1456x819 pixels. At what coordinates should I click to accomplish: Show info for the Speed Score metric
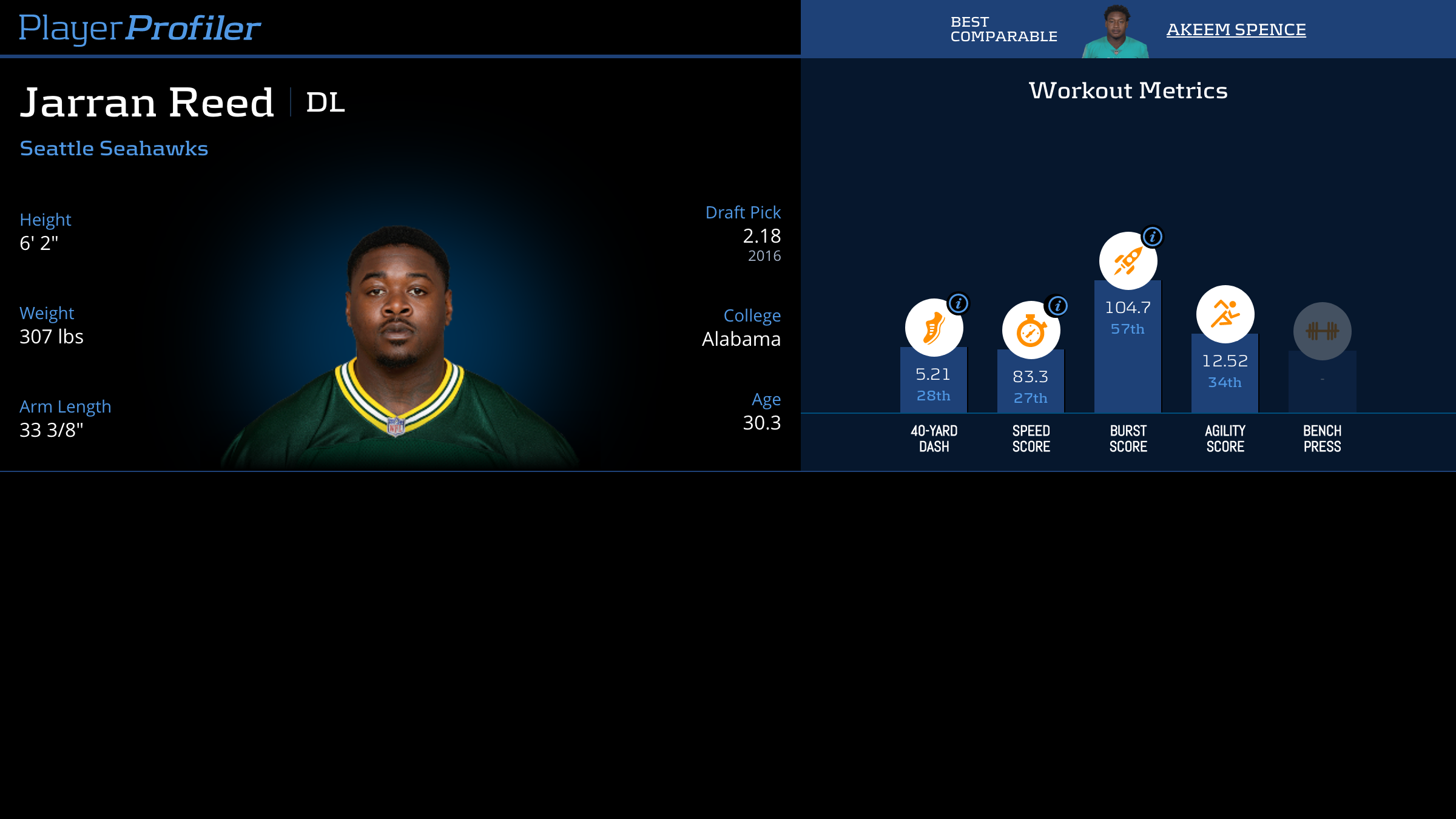click(x=1057, y=306)
